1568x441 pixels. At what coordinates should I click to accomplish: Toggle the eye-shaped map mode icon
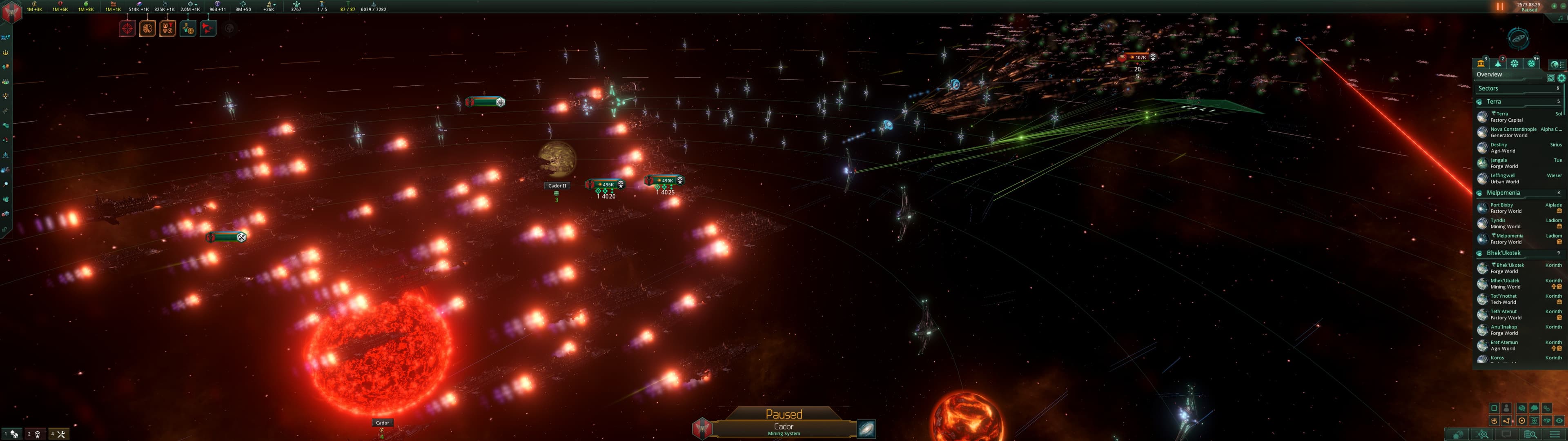[x=1559, y=420]
